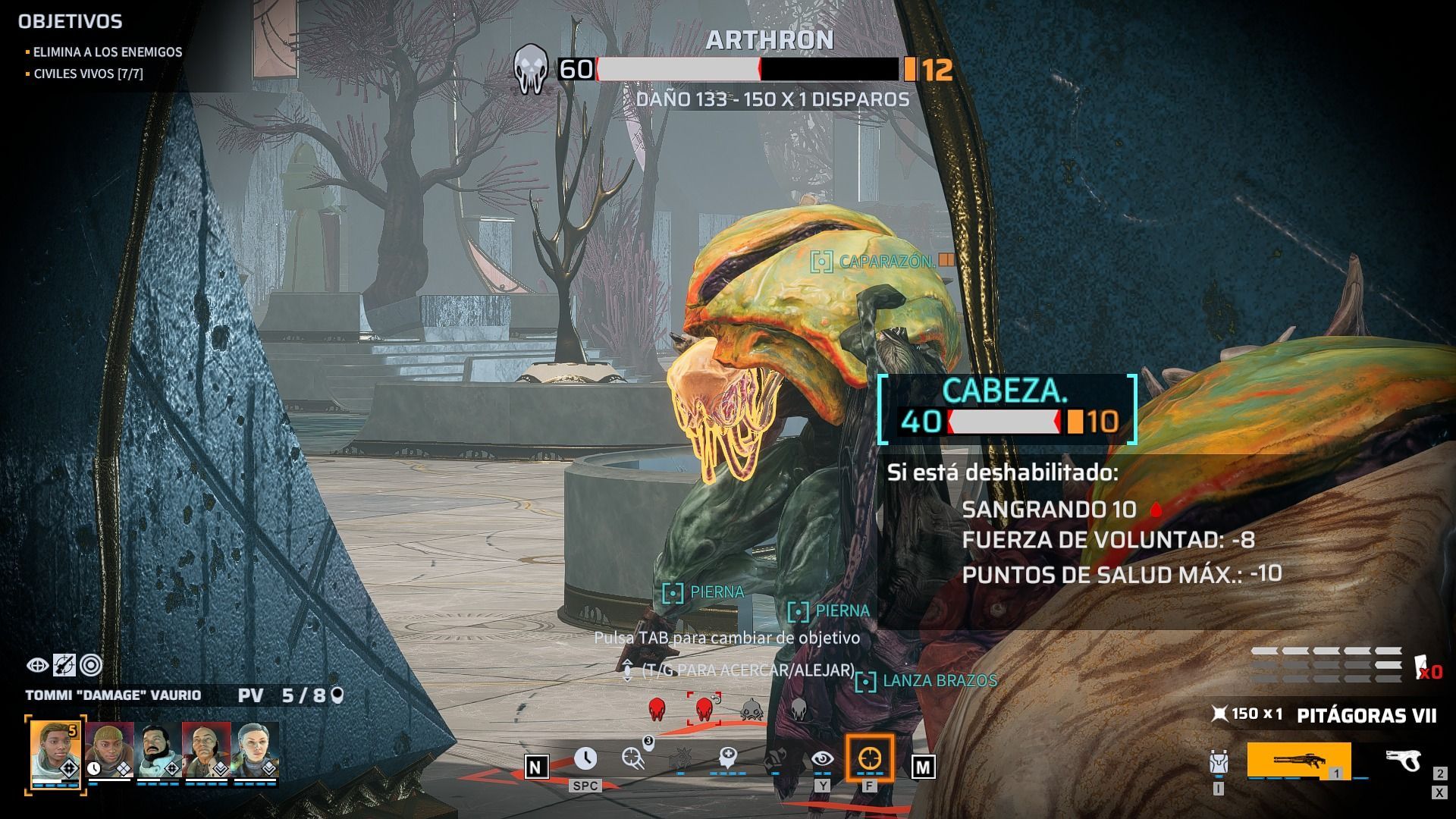
Task: Use the quick aim crosshair ability
Action: tap(633, 758)
